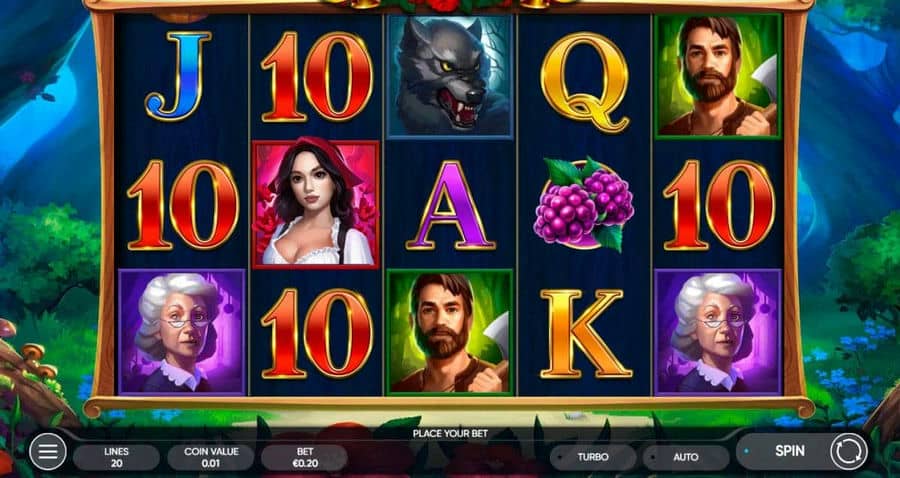Click the circular arrows spin icon

pyautogui.click(x=849, y=452)
